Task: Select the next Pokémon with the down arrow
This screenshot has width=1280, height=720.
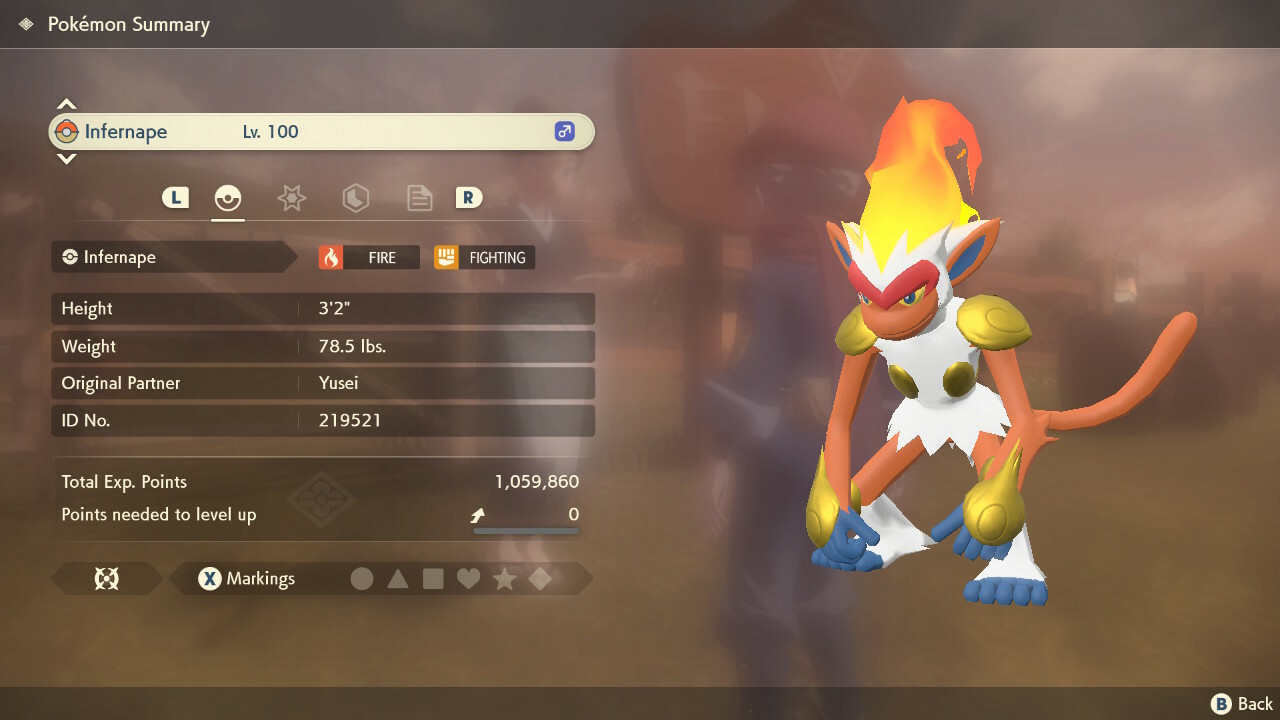Action: click(x=66, y=158)
